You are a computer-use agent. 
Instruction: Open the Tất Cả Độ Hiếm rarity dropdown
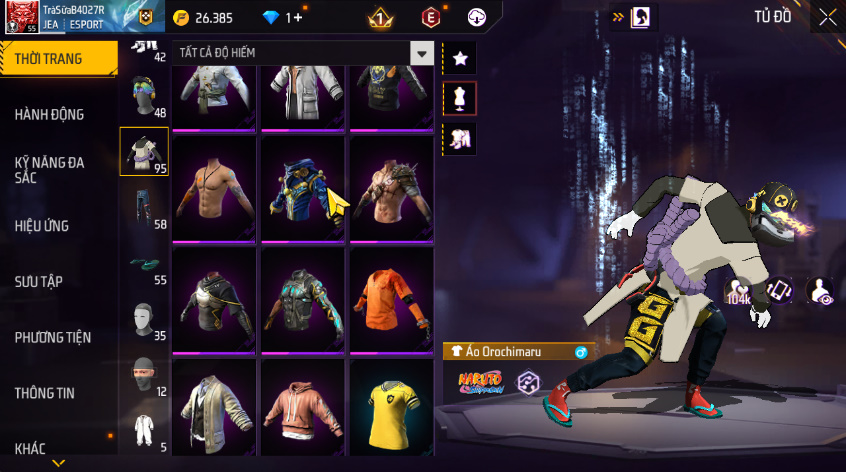pos(303,53)
